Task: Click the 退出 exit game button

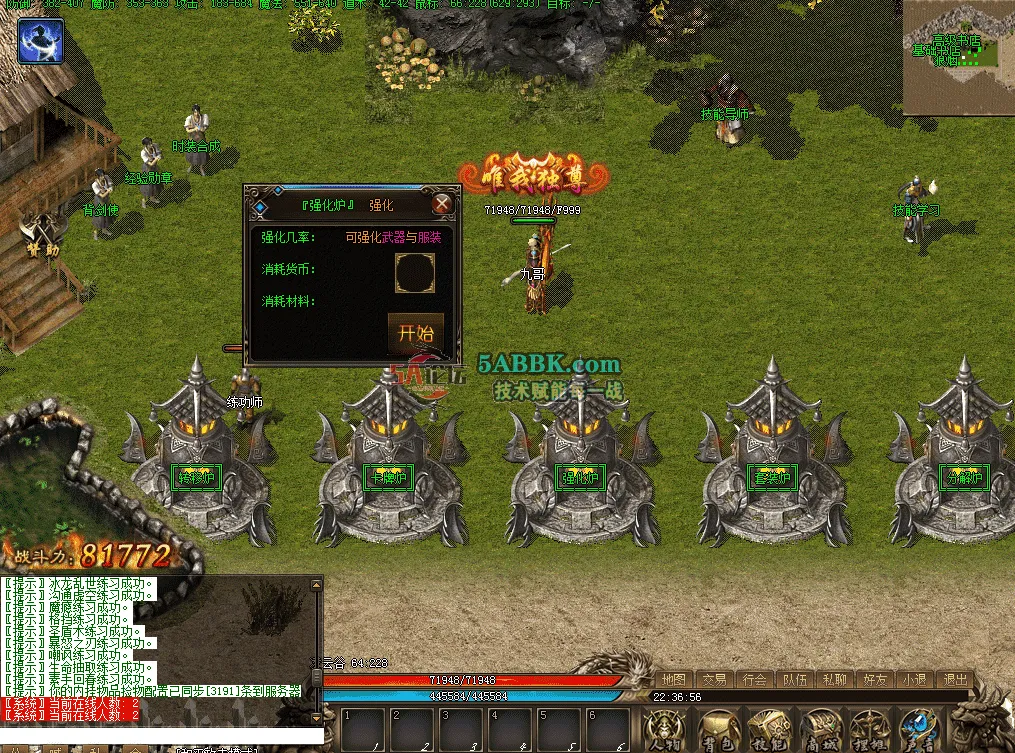Action: pyautogui.click(x=955, y=680)
